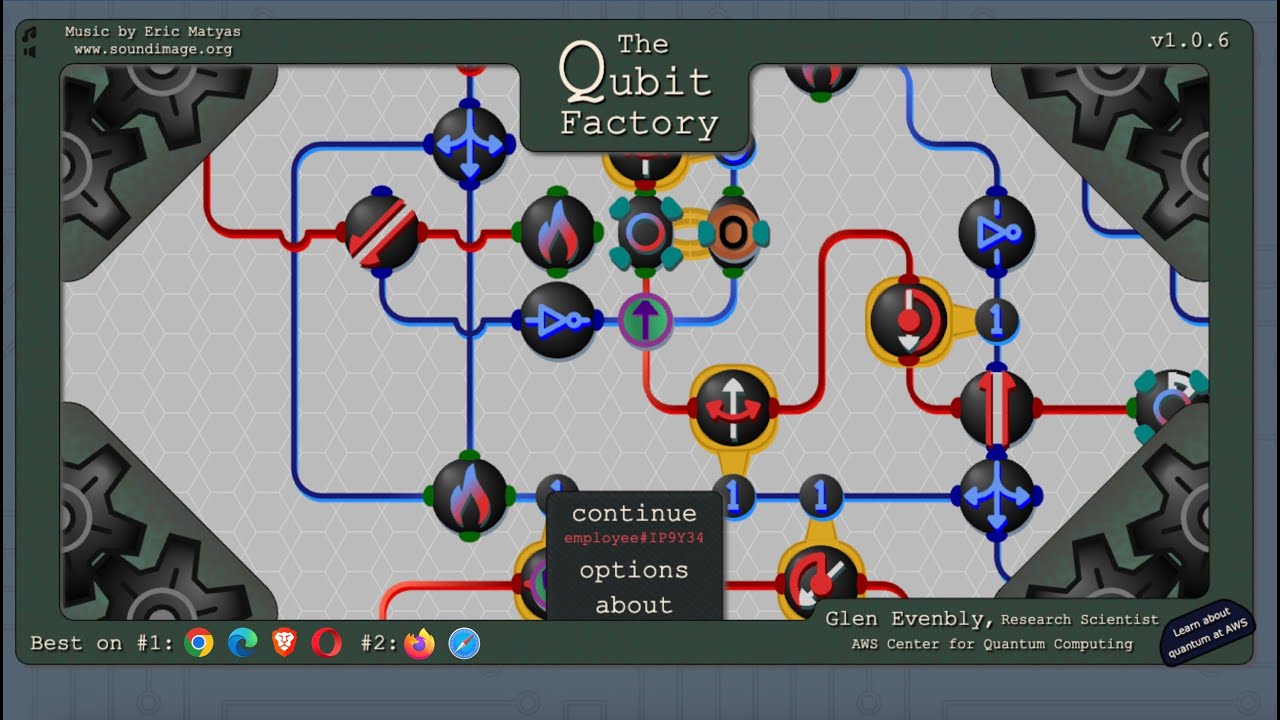Select the red diagonal-striped node on the left

tap(383, 232)
